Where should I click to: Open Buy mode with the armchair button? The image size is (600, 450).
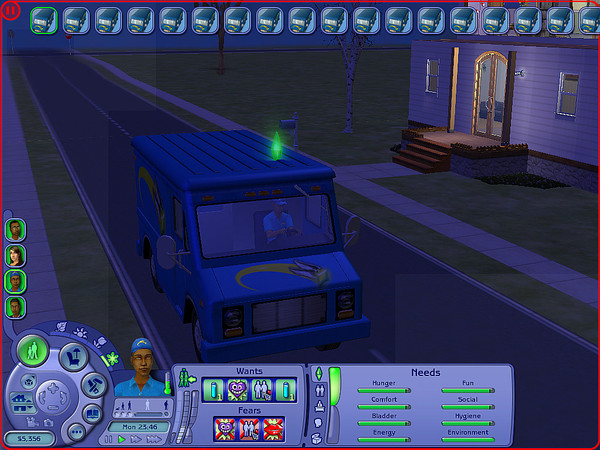click(72, 356)
